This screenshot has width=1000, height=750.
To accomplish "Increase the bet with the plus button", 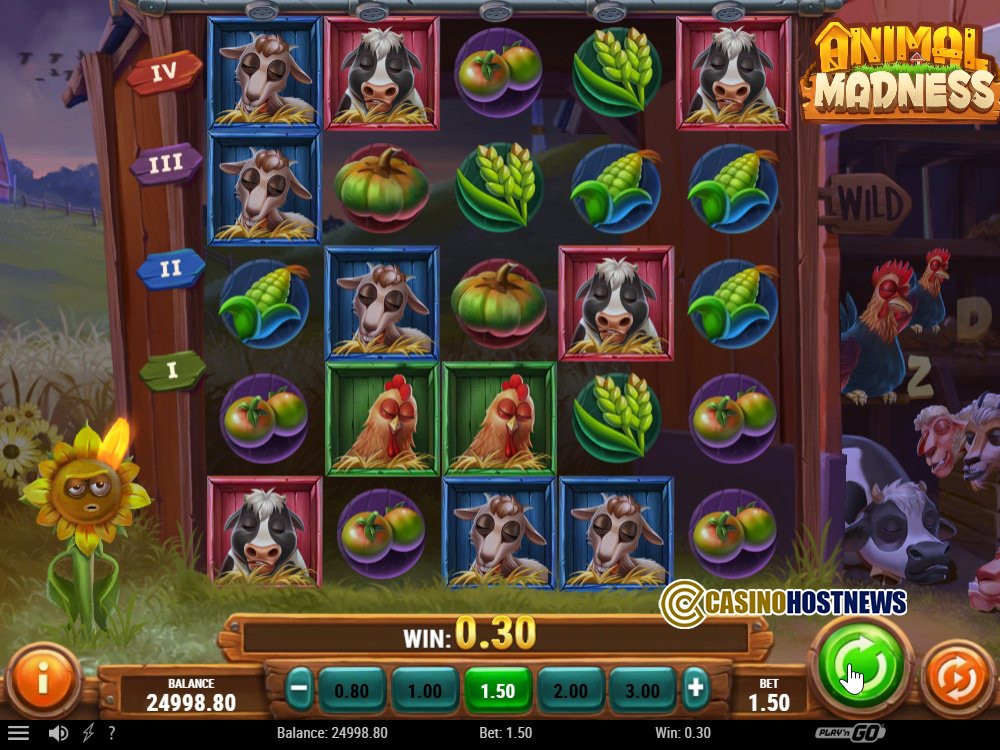I will coord(695,689).
